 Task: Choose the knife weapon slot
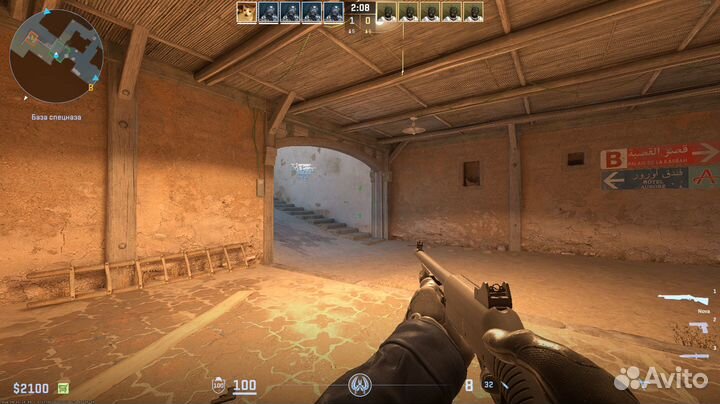click(694, 354)
